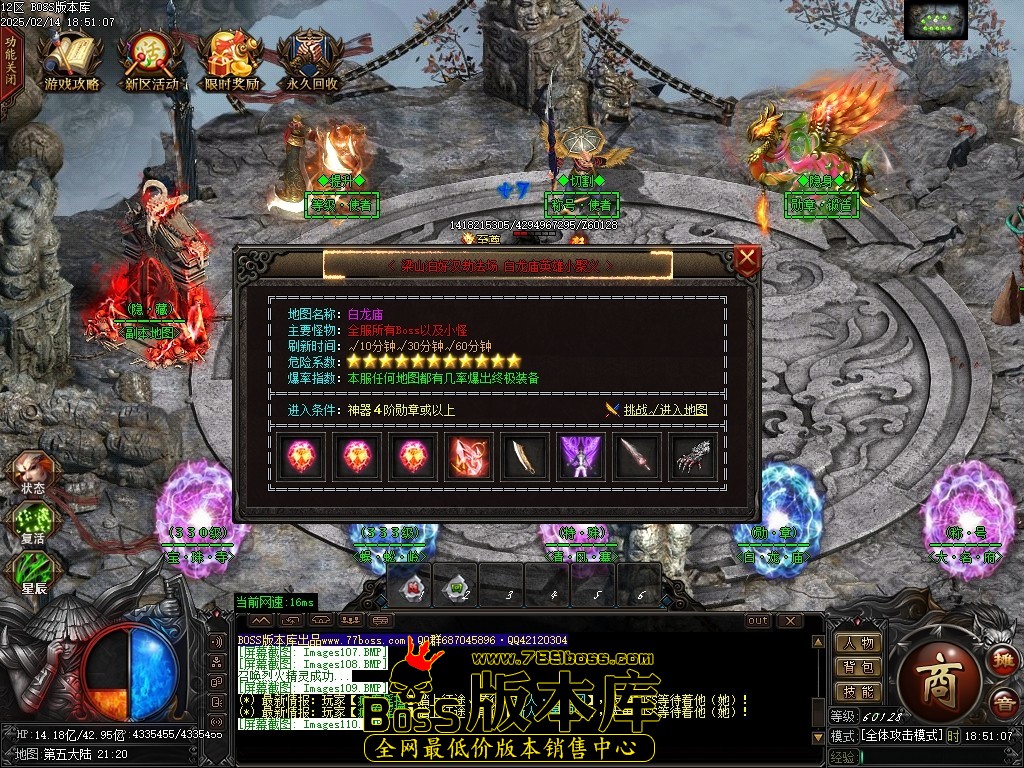This screenshot has width=1024, height=768.
Task: Open the 游戏攻略 game guide
Action: [x=72, y=61]
